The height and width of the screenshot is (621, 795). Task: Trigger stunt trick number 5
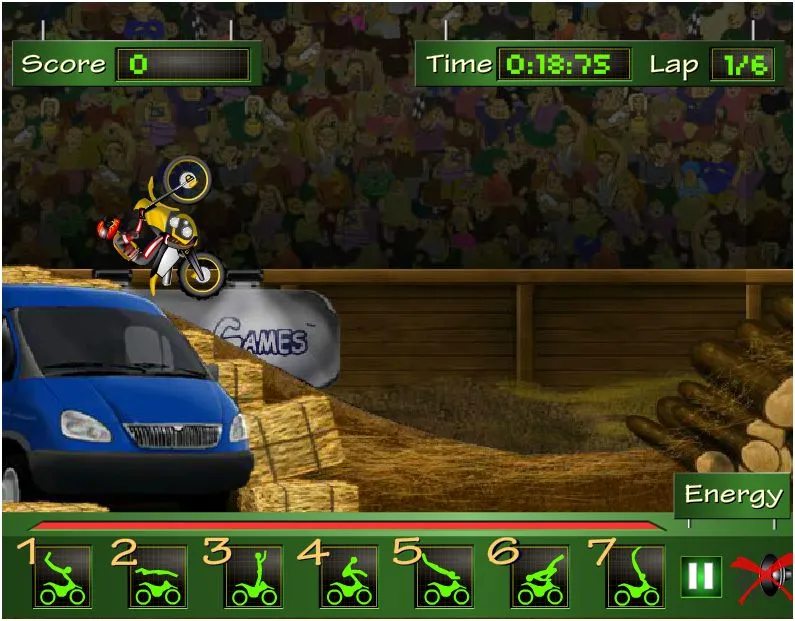444,578
